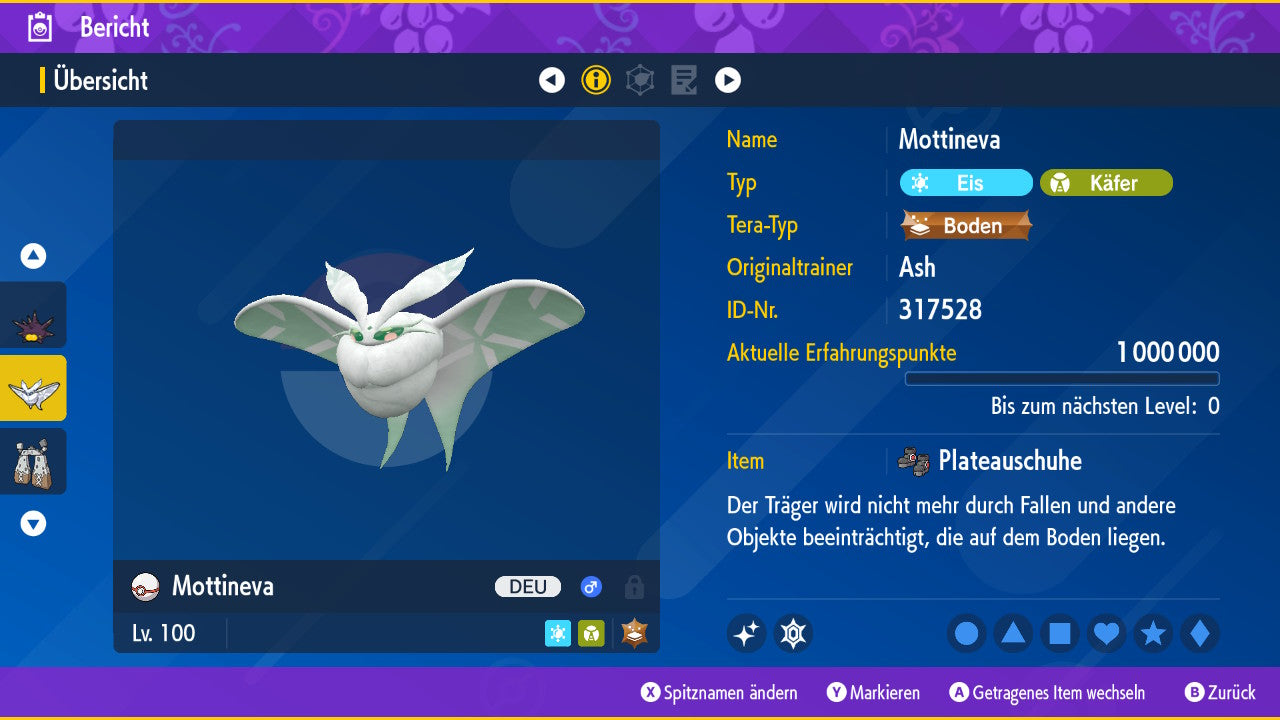Click the Plateauschuhe held item icon
The height and width of the screenshot is (720, 1280).
(914, 461)
